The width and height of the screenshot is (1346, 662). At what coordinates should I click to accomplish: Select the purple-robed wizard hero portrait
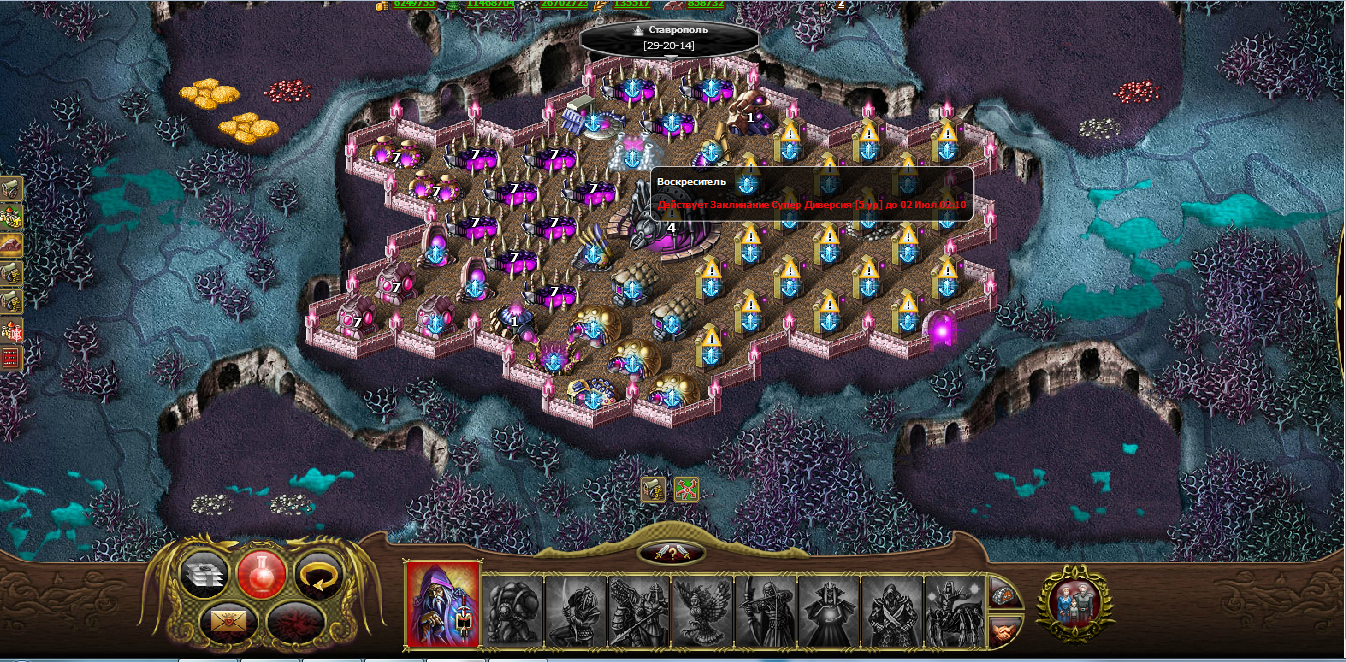tap(442, 603)
